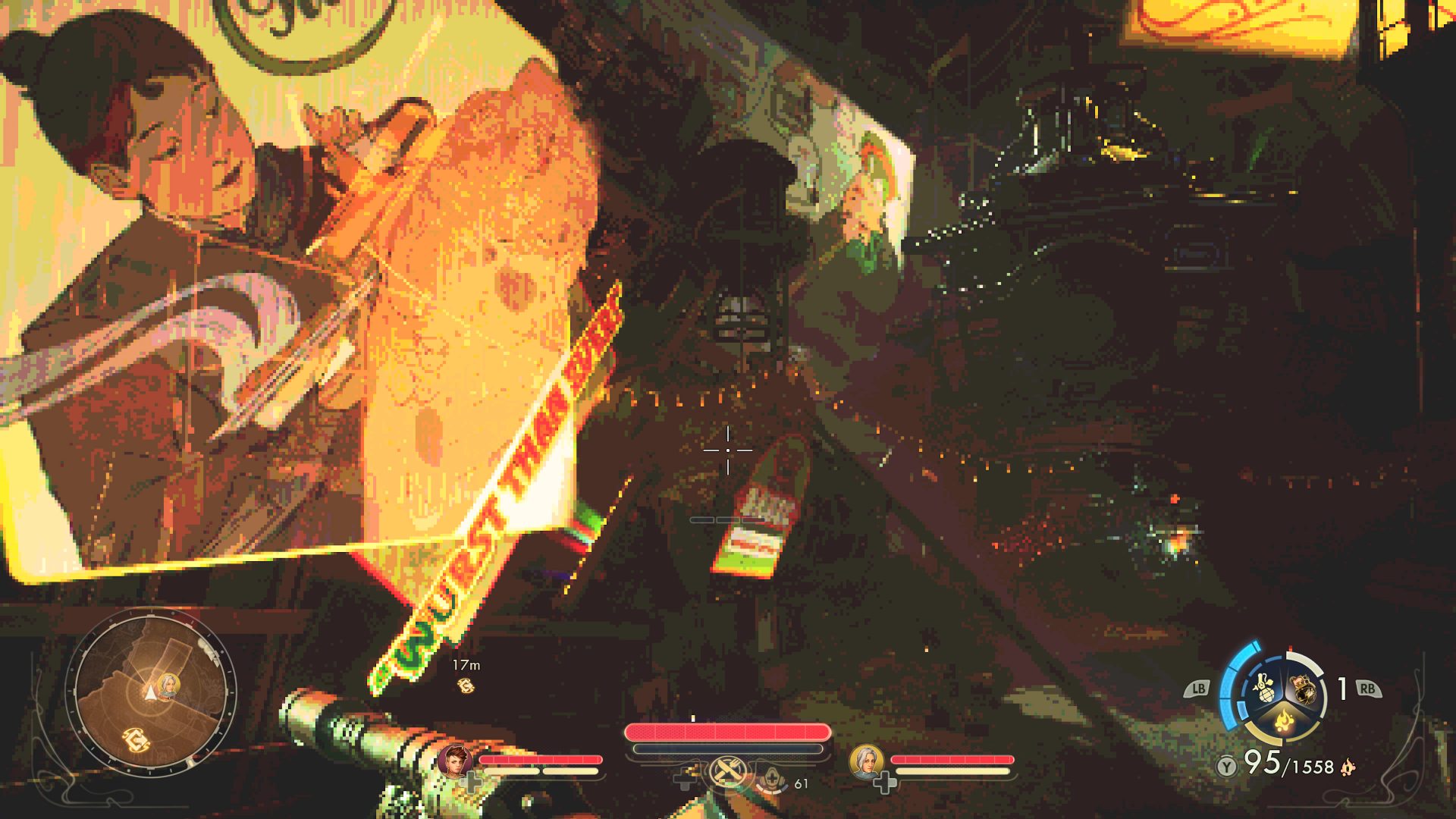Screen dimensions: 1456x819
Task: Select the fire ammo icon in the weapon wheel
Action: pos(1283,720)
